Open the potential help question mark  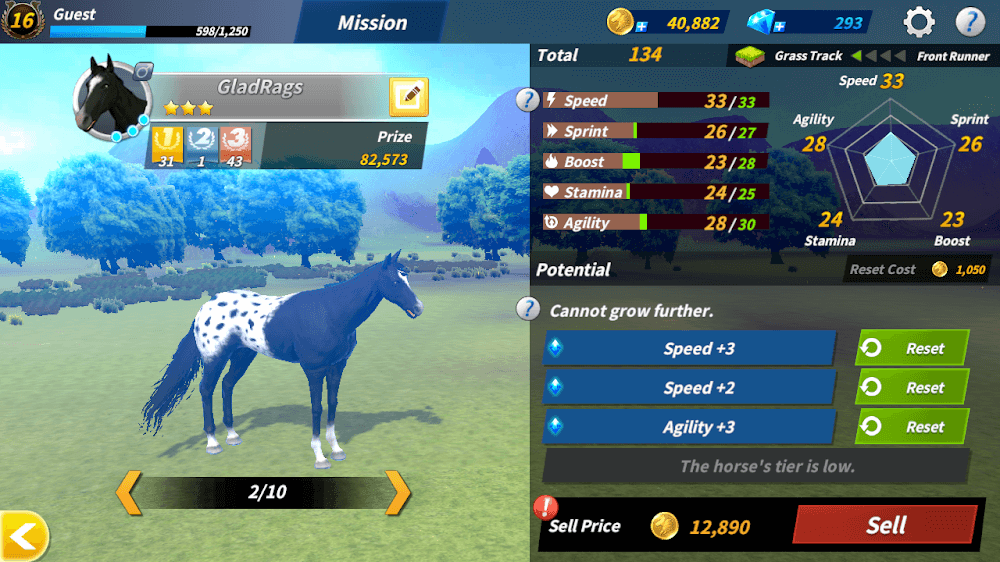click(527, 310)
